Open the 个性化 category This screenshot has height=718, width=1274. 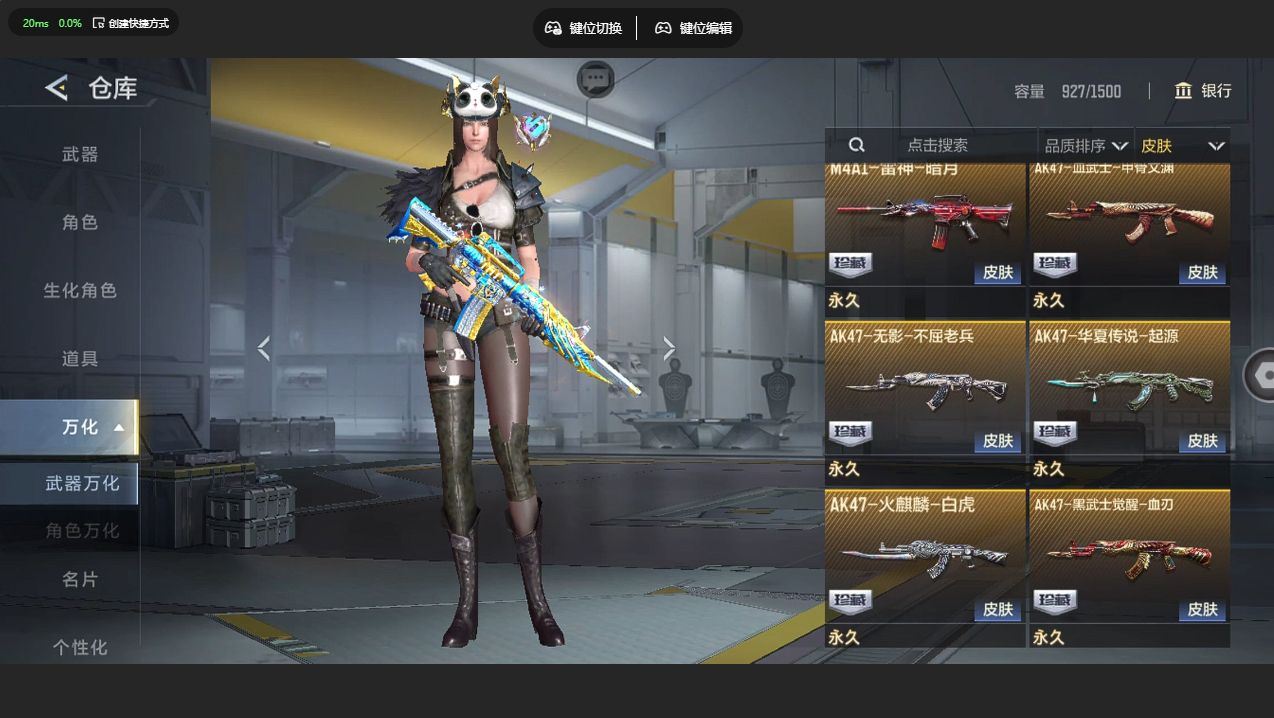pyautogui.click(x=80, y=647)
